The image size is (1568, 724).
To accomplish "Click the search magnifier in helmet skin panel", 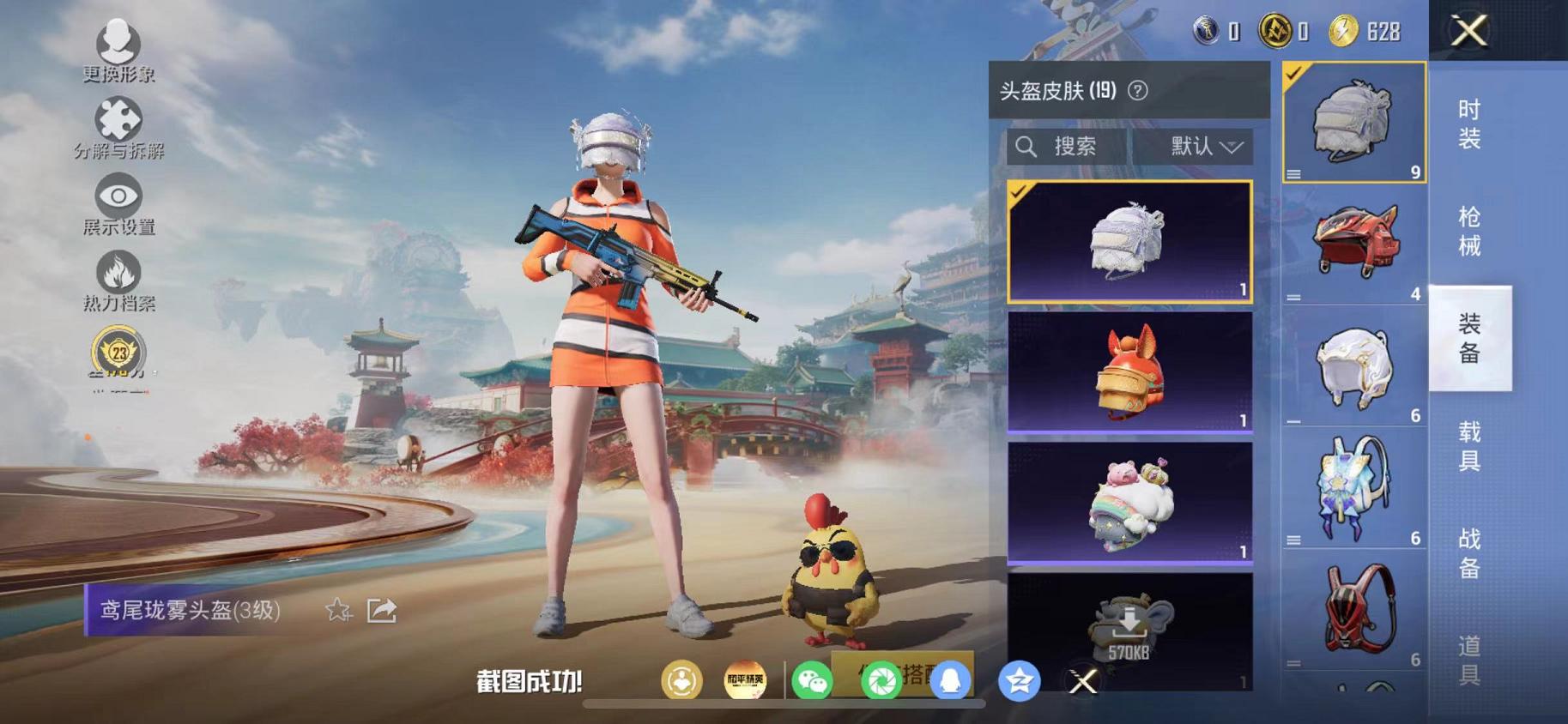I will 1026,146.
